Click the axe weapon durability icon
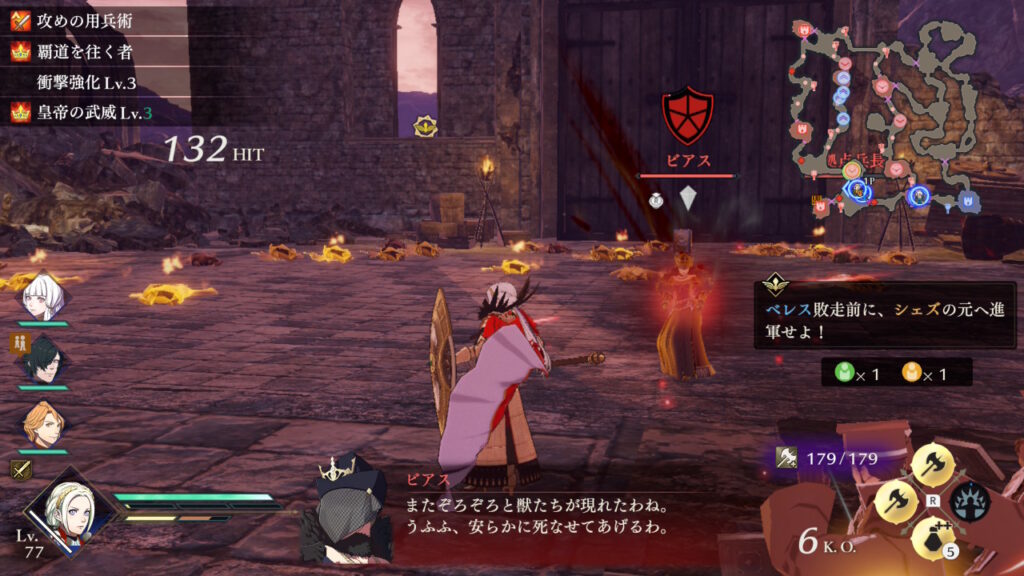 coord(787,458)
